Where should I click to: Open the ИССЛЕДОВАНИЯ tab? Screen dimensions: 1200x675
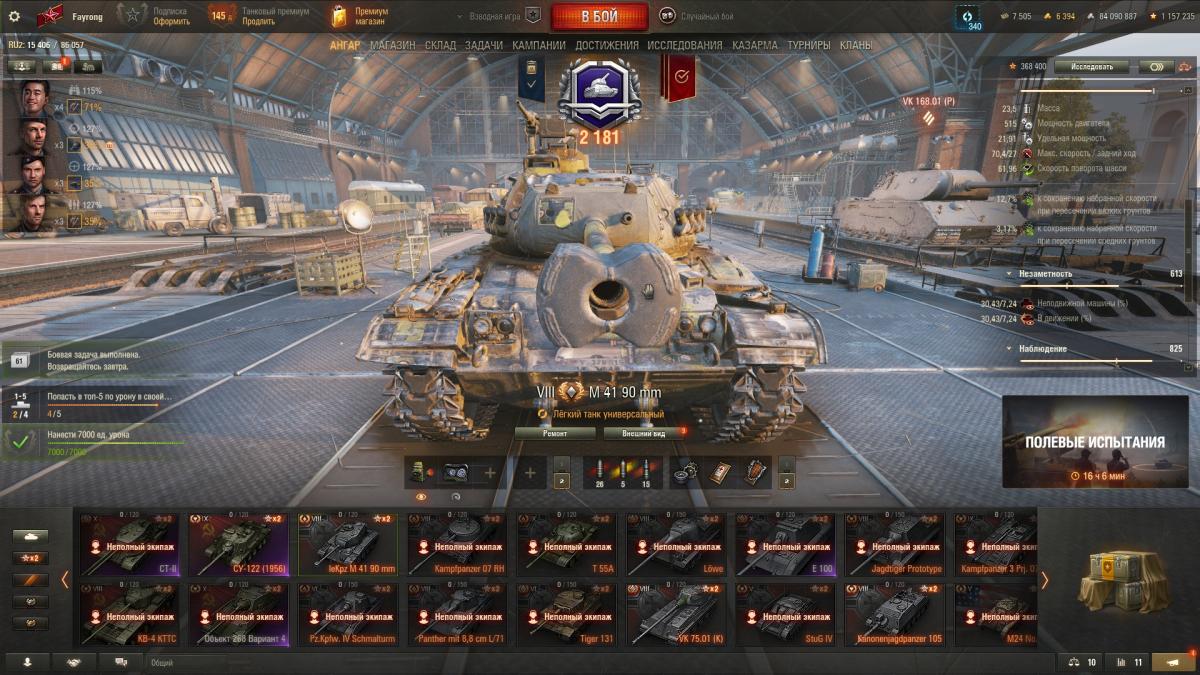click(x=684, y=45)
